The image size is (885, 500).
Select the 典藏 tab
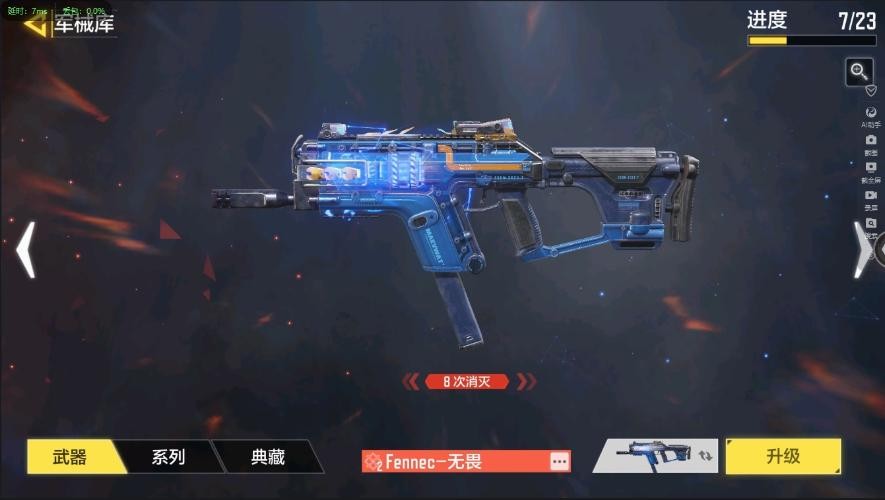pos(267,457)
